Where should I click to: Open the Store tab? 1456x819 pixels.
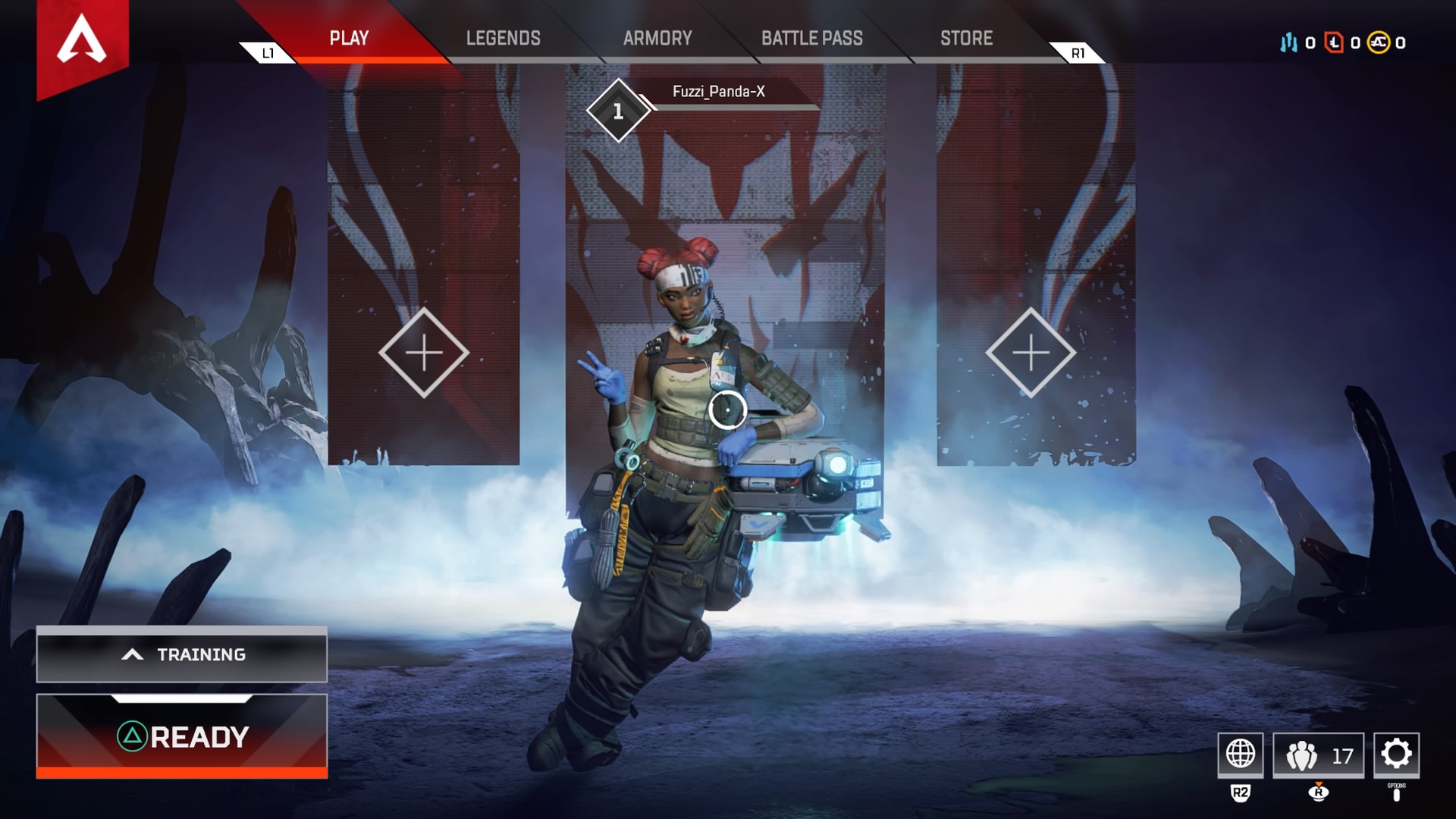coord(966,38)
